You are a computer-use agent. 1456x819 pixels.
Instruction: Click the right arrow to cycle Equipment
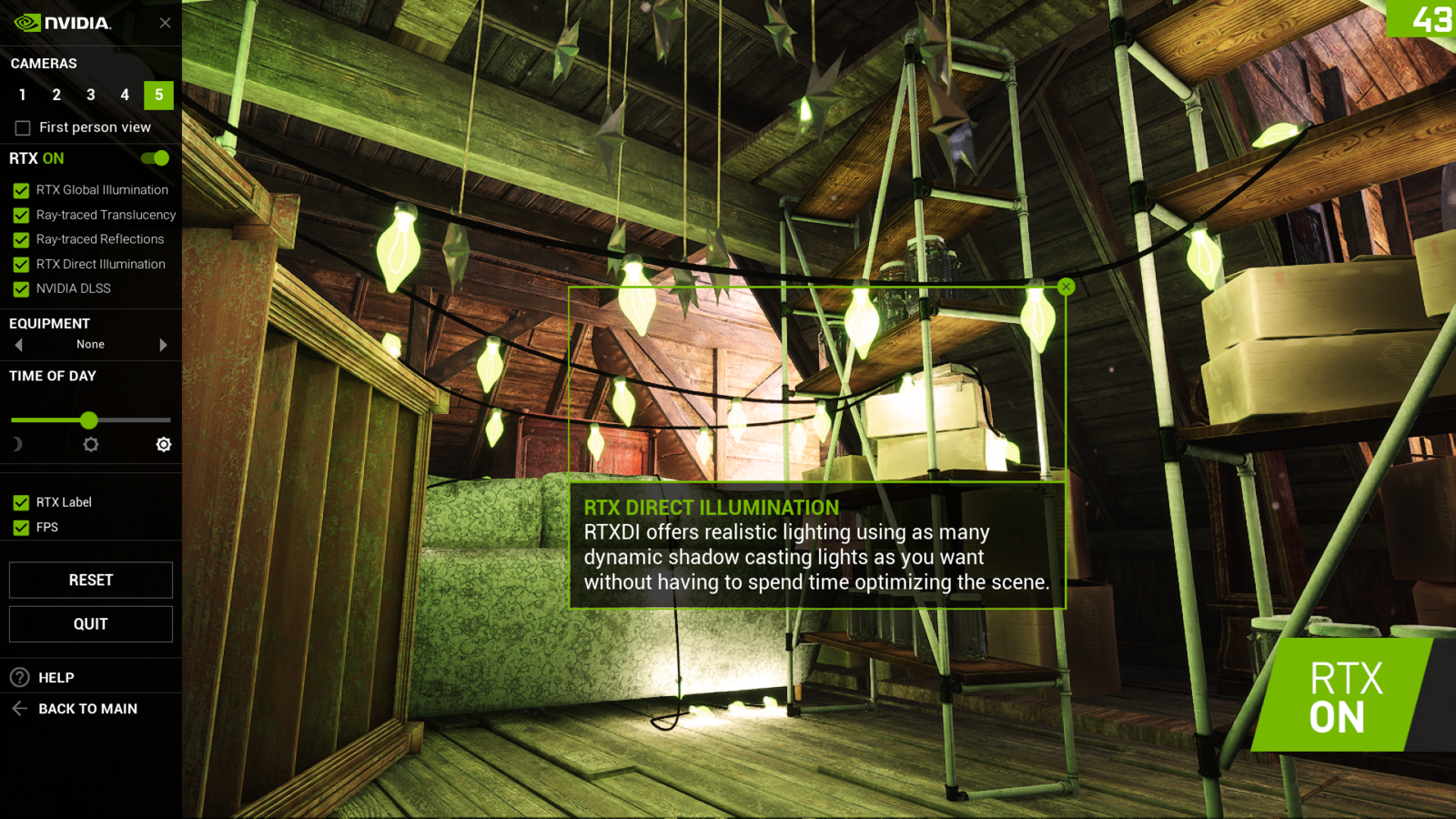pos(164,344)
